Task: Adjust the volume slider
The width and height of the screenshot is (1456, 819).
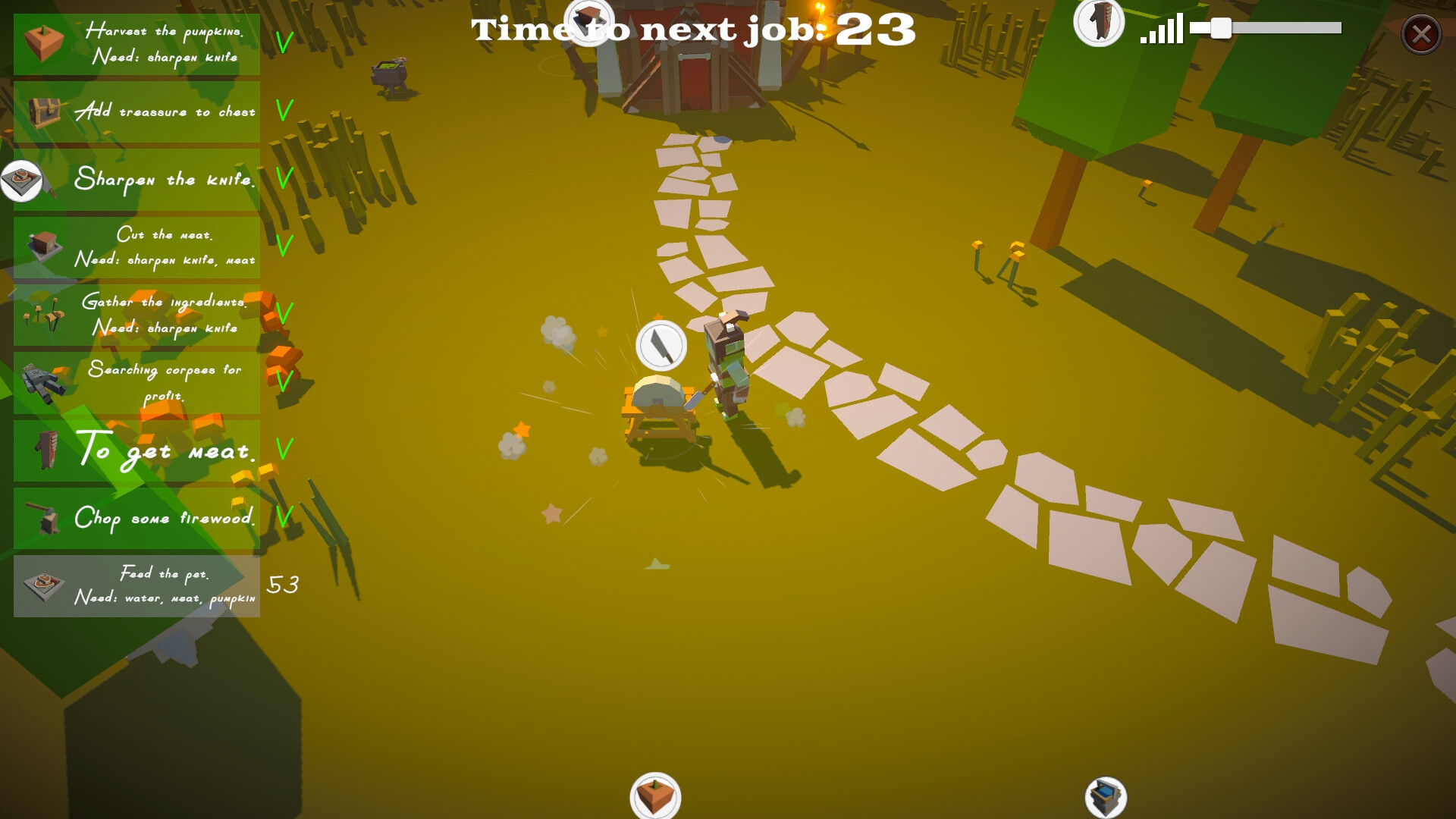Action: [x=1221, y=29]
